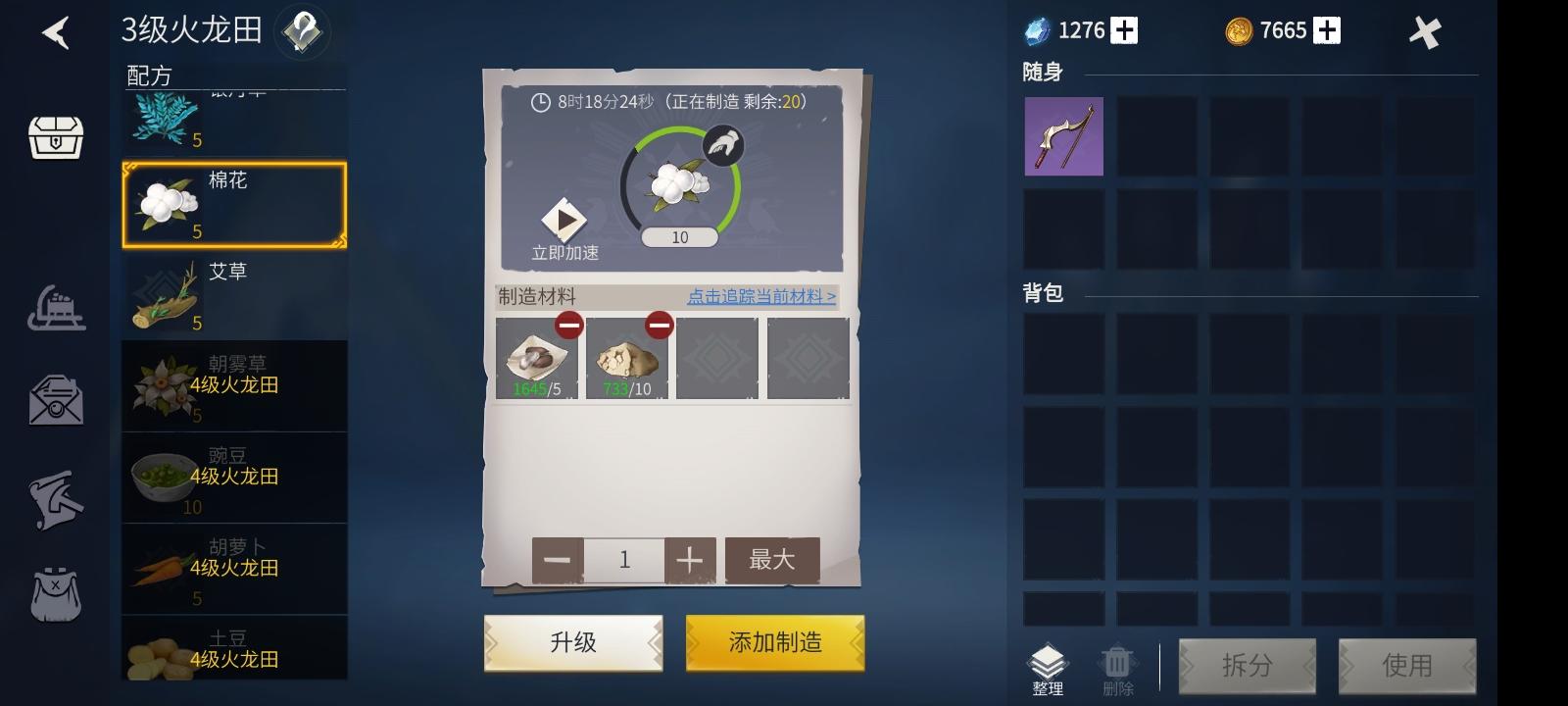
Task: Open the backpack icon at sidebar bottom
Action: tap(56, 593)
